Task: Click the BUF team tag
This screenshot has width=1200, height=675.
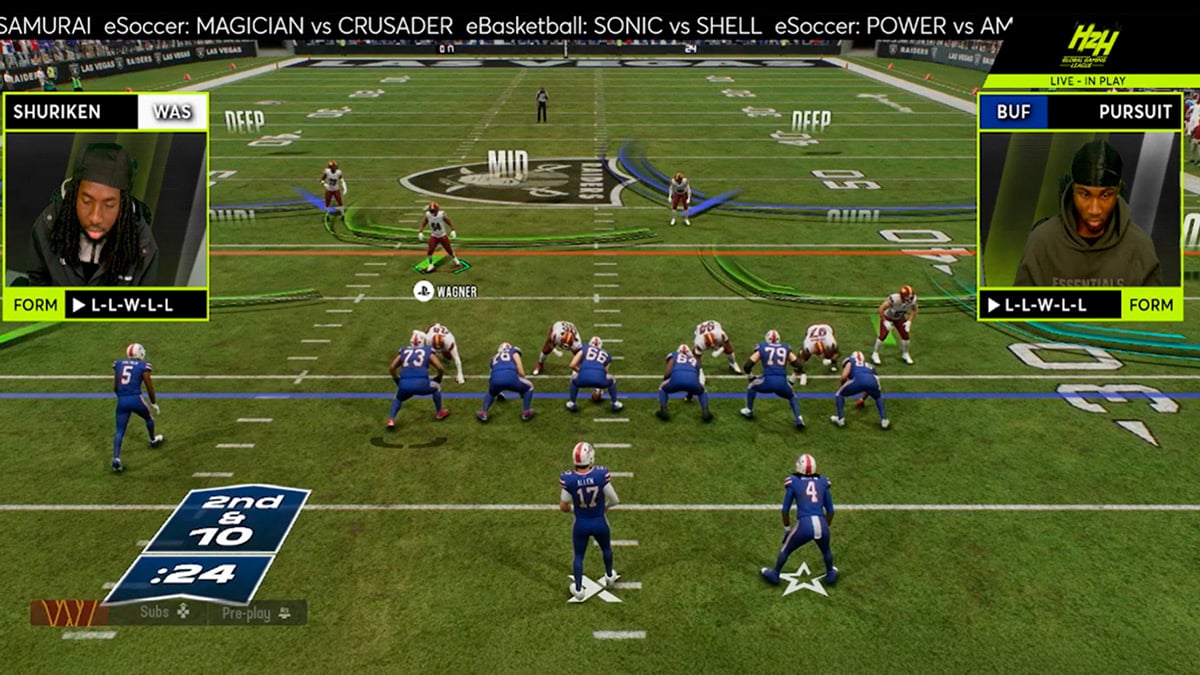Action: (1013, 112)
